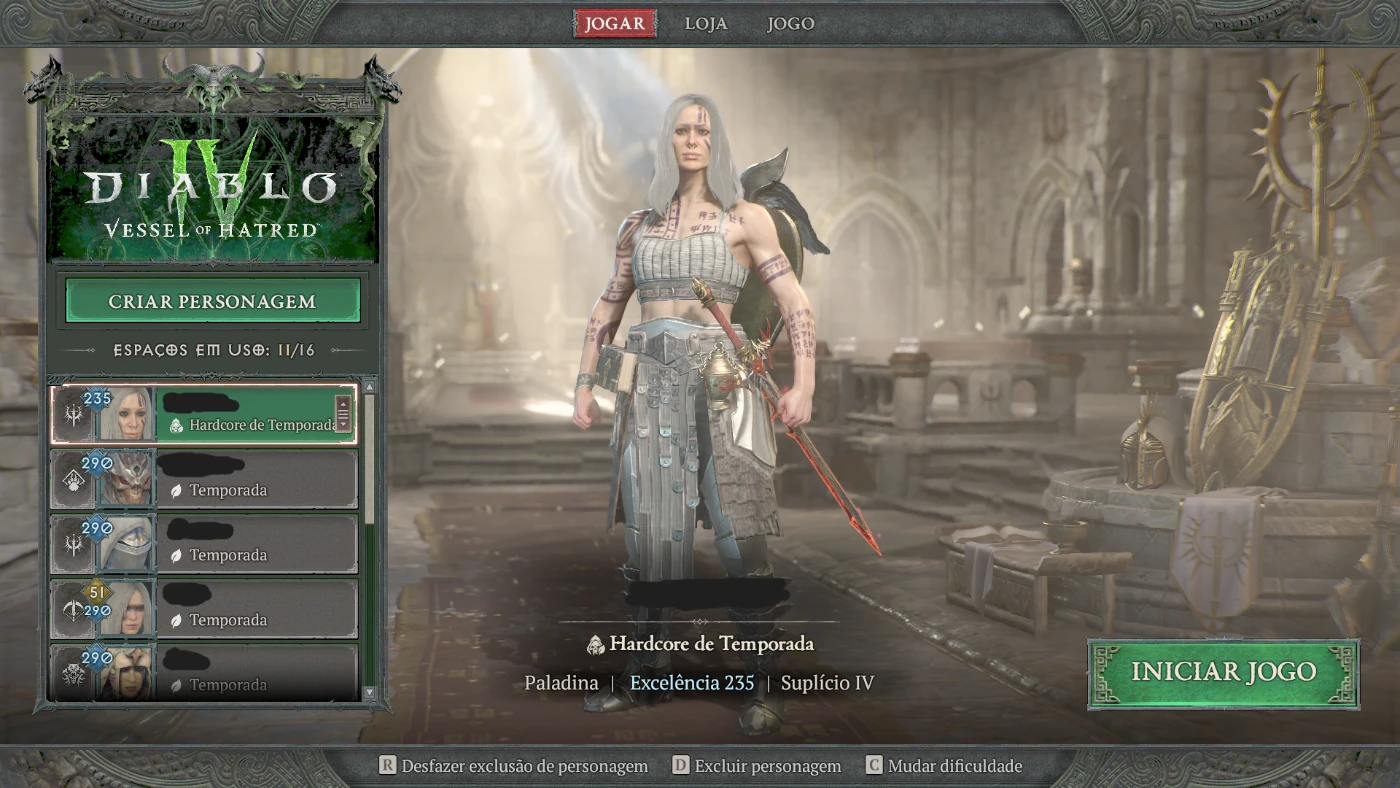Pick the white-hooded level 290 character
The width and height of the screenshot is (1400, 788).
[x=204, y=544]
